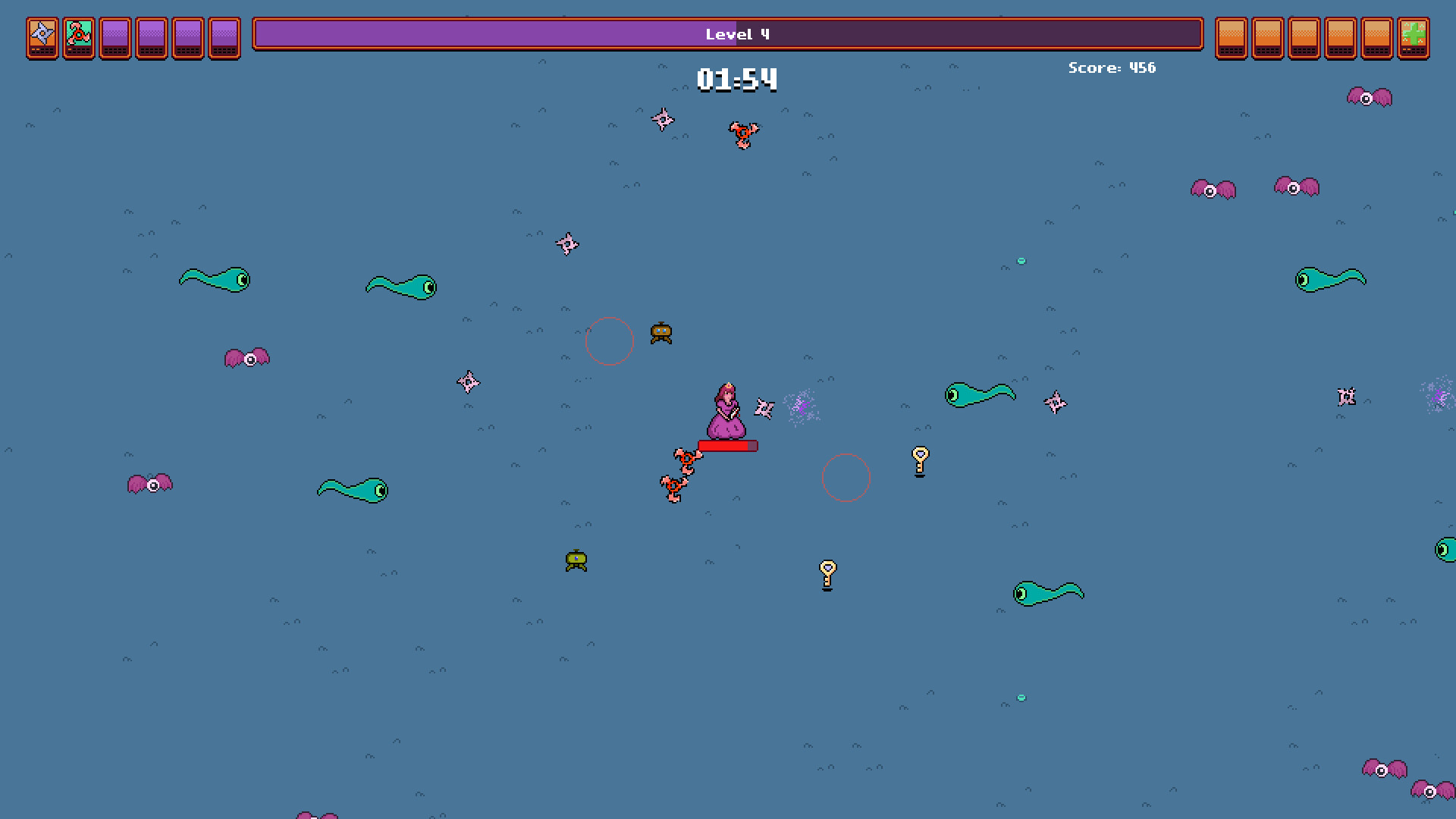This screenshot has width=1456, height=819.
Task: Click the Level 4 label text
Action: (736, 33)
